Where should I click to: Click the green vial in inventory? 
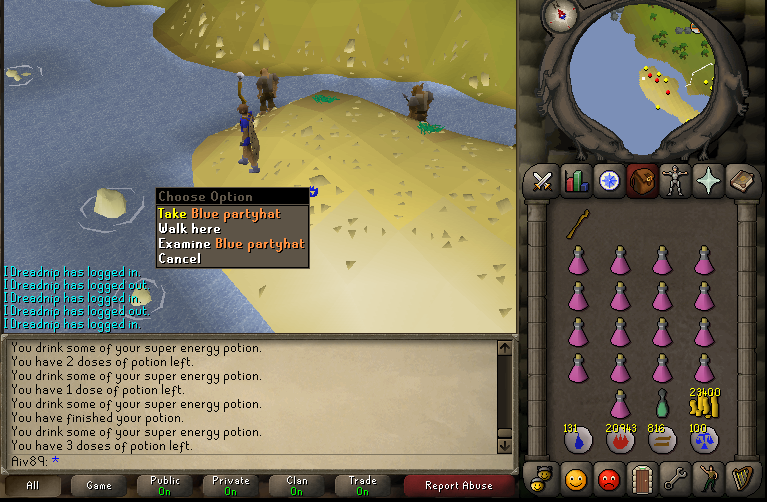tap(661, 405)
